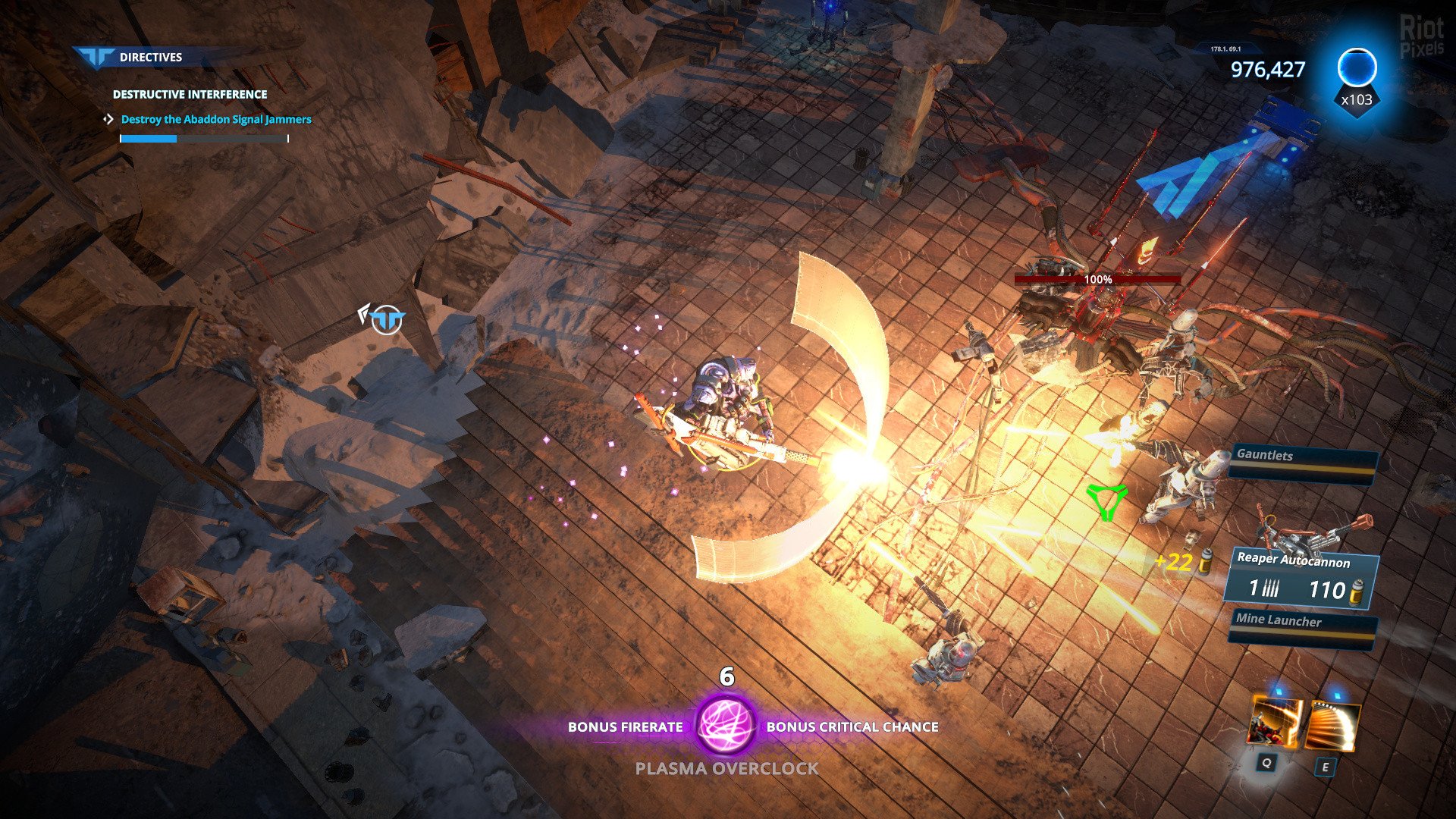1456x819 pixels.
Task: Select the Reaper Autocannon weapon panel
Action: pos(1301,578)
